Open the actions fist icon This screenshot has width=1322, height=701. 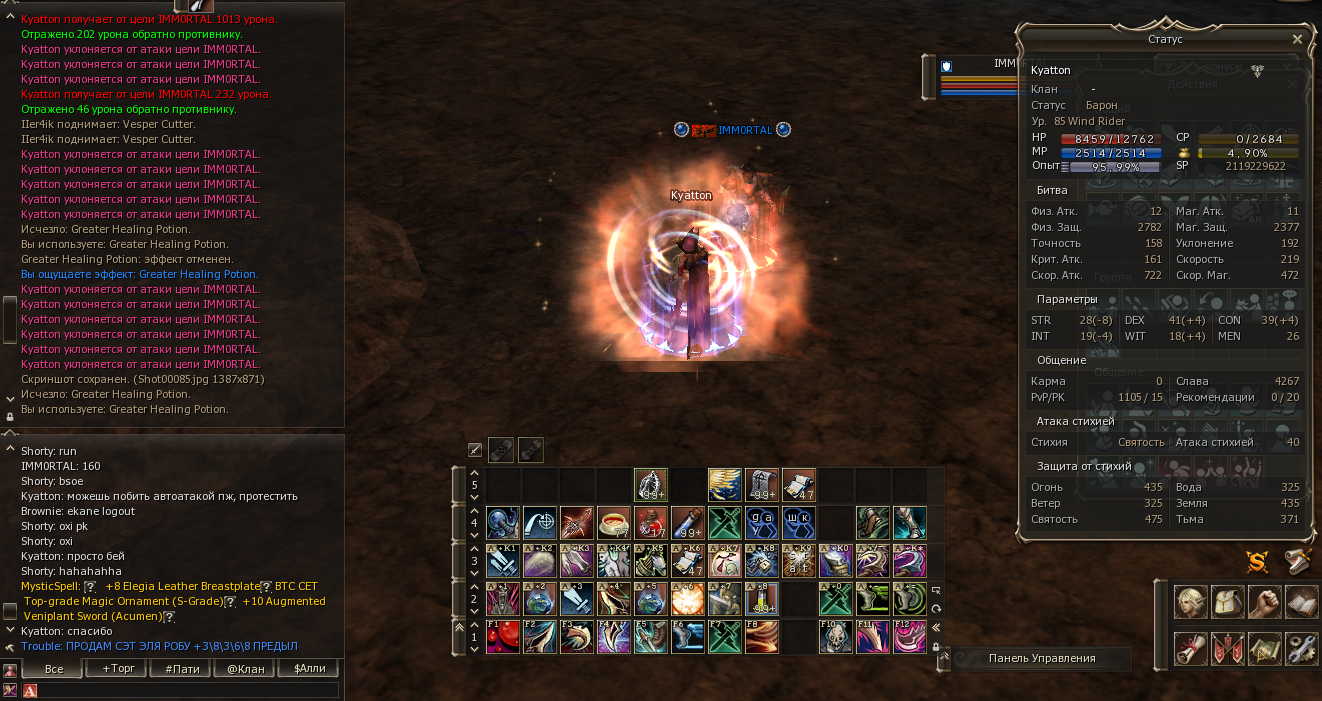tap(1264, 603)
